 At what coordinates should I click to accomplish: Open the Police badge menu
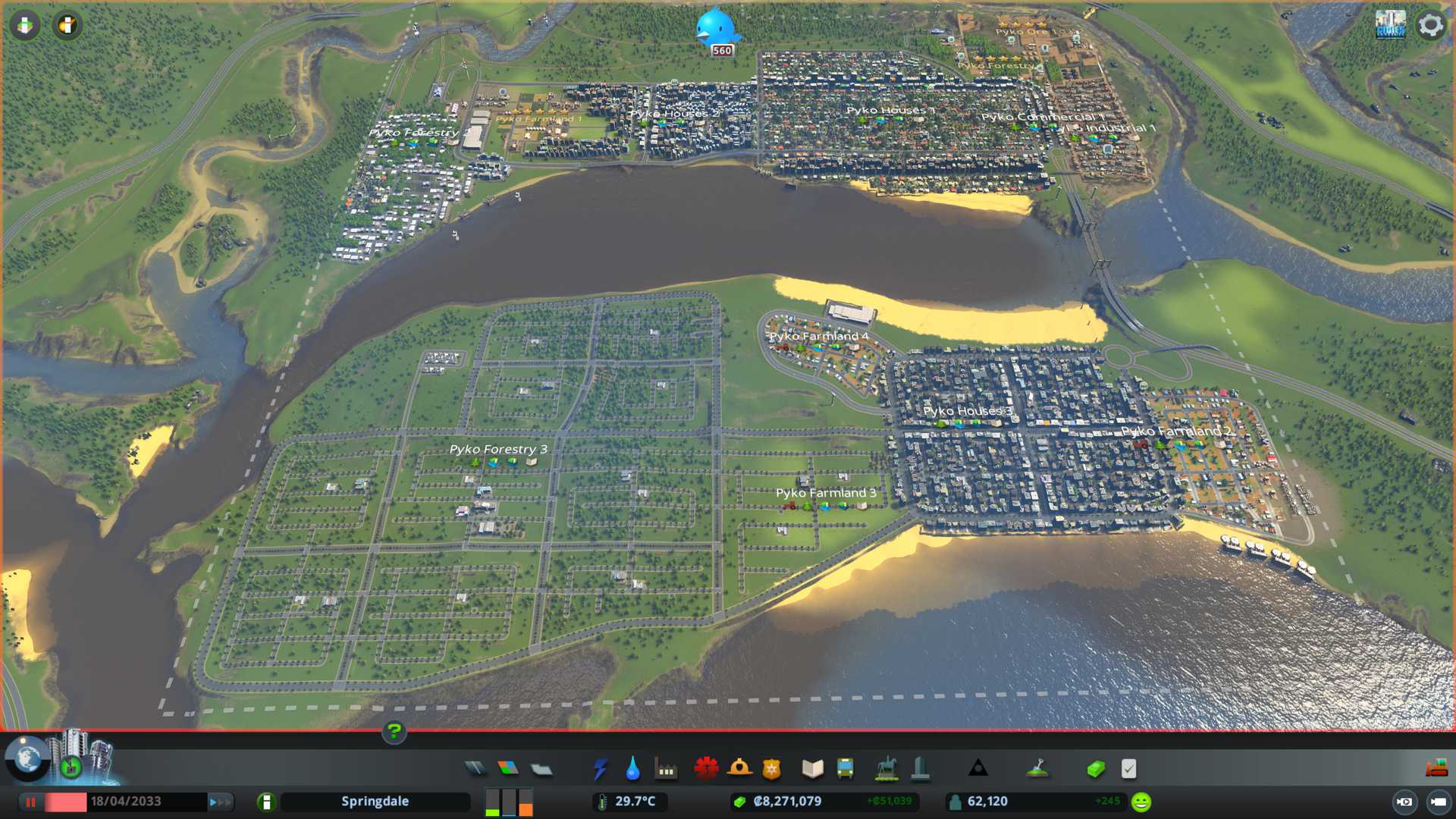[x=771, y=769]
